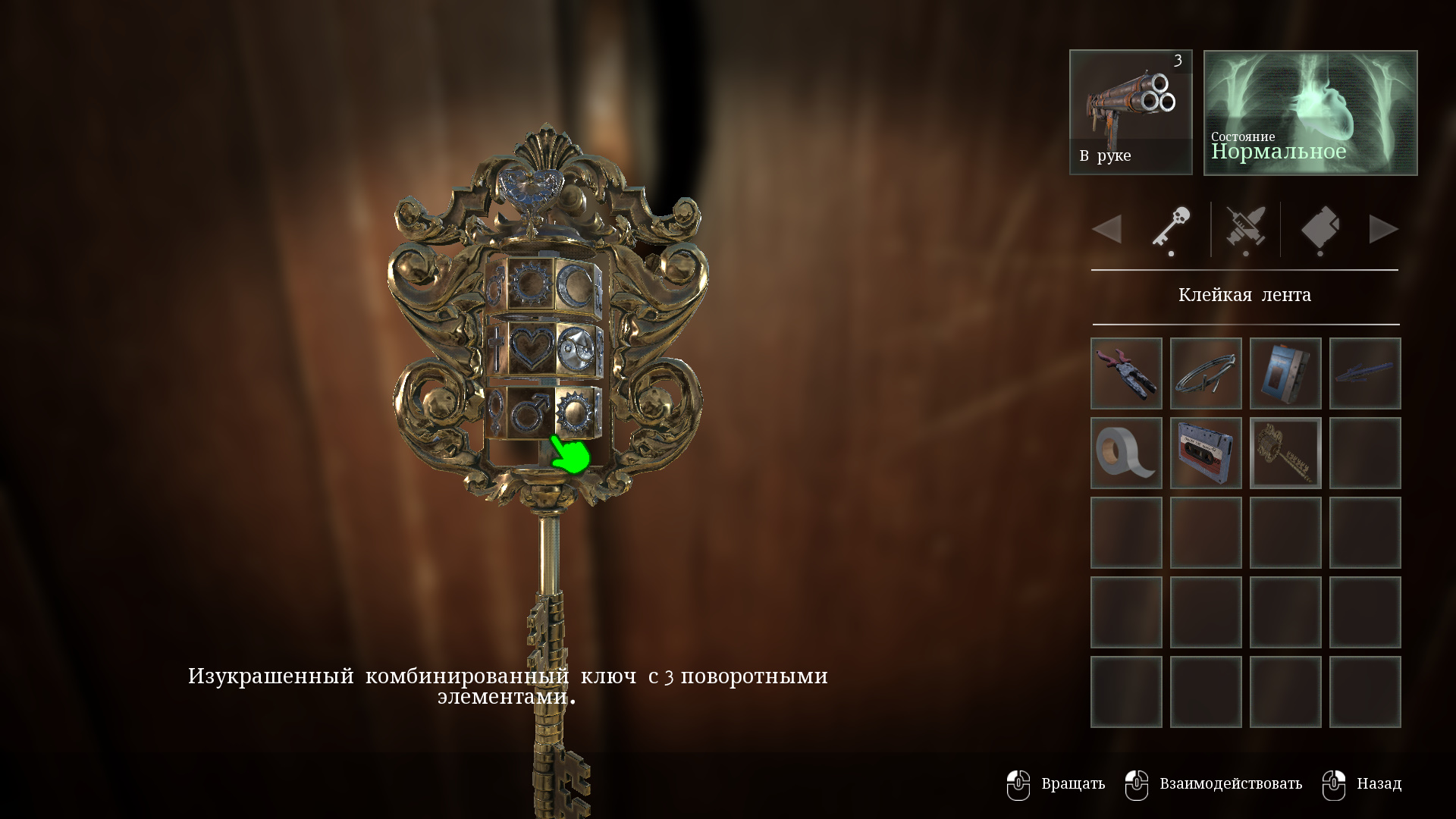Pick the duct tape roll
The image size is (1456, 819).
[x=1126, y=453]
